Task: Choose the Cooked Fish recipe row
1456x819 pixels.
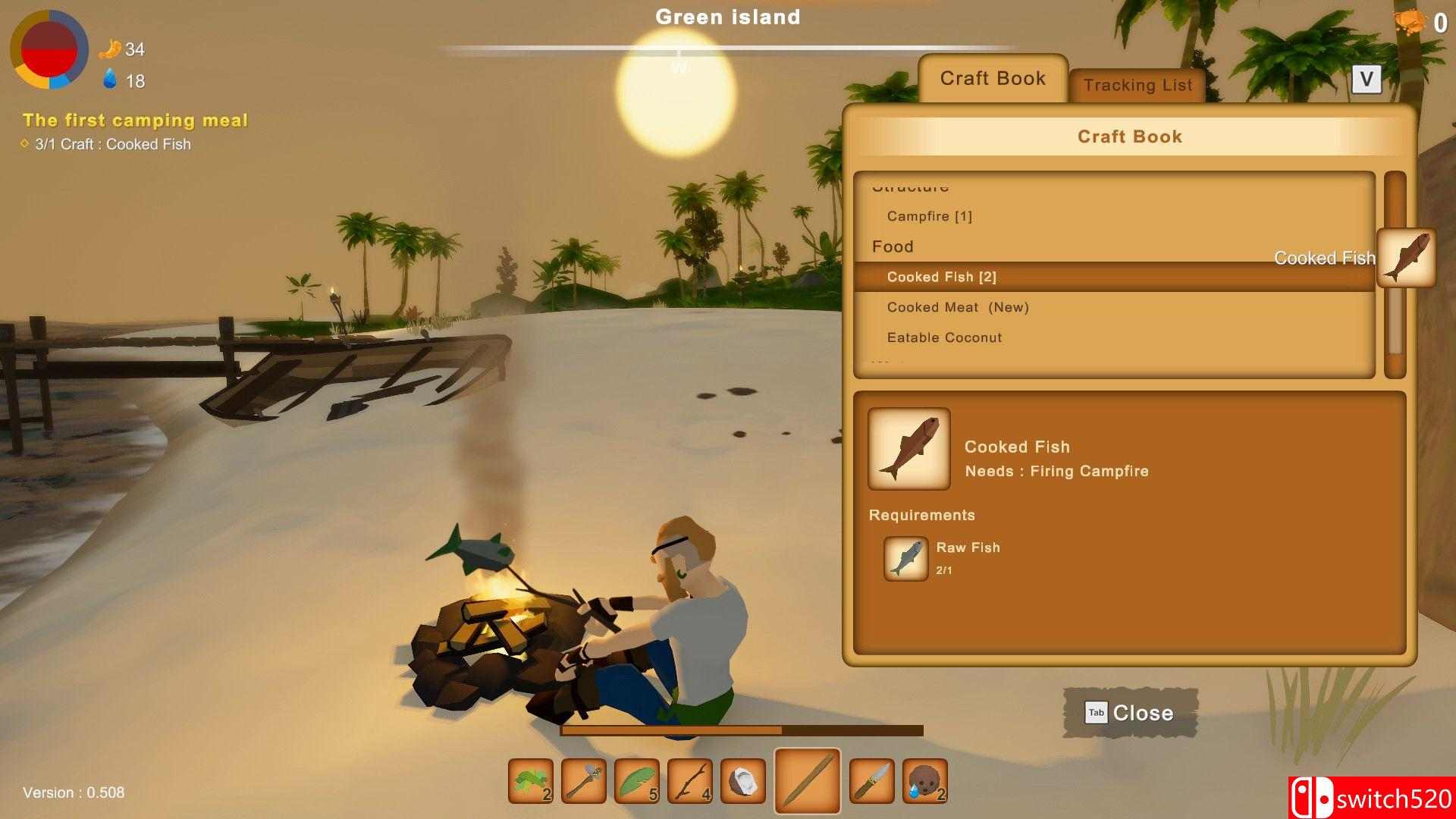Action: point(941,278)
